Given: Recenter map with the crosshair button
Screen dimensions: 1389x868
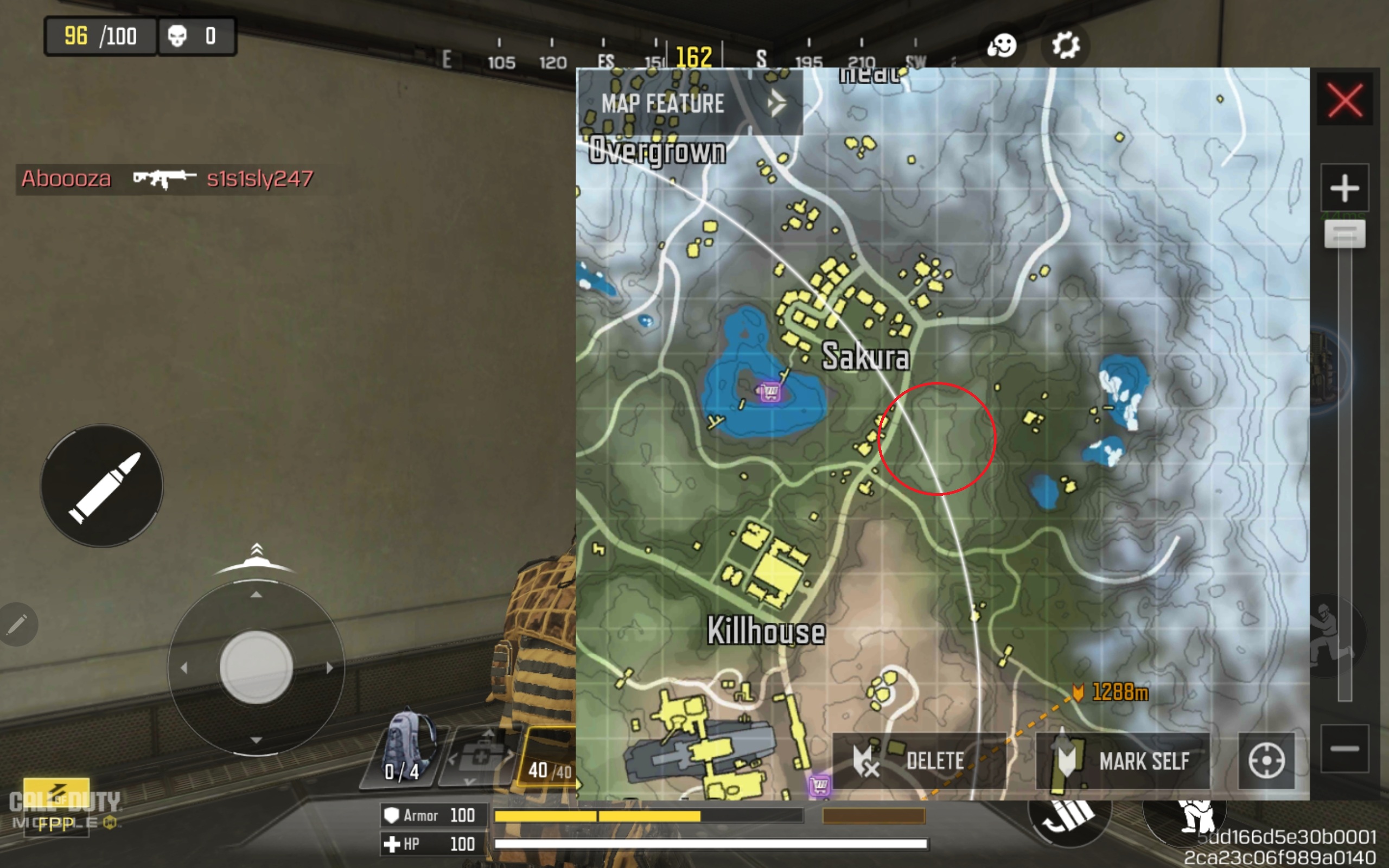Looking at the screenshot, I should (1266, 761).
